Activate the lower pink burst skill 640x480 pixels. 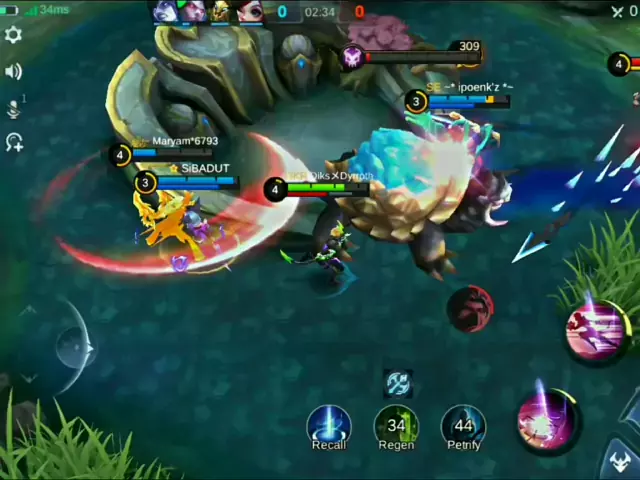tap(547, 420)
